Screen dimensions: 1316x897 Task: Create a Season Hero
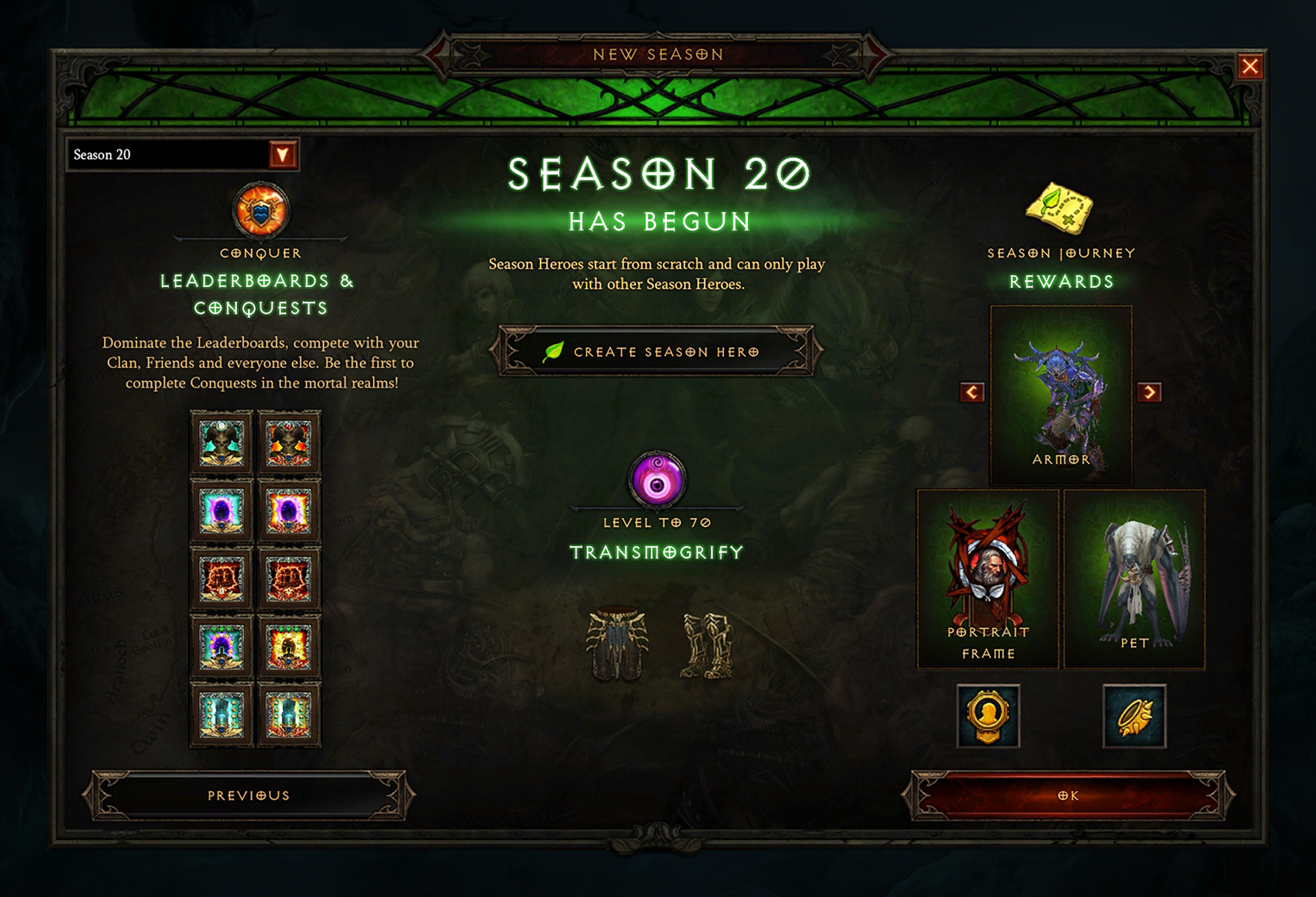657,352
